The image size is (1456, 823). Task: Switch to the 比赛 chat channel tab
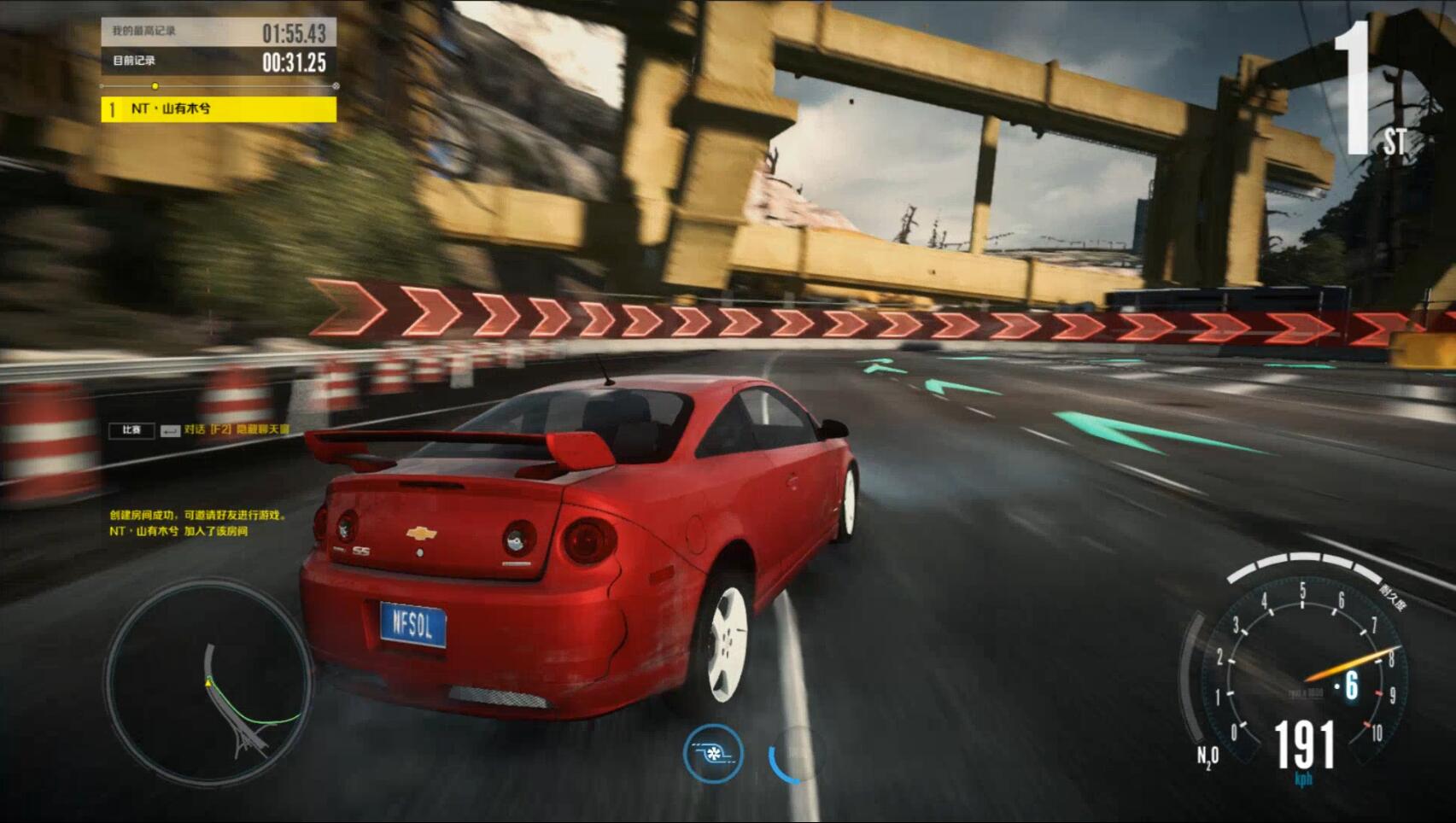click(132, 430)
